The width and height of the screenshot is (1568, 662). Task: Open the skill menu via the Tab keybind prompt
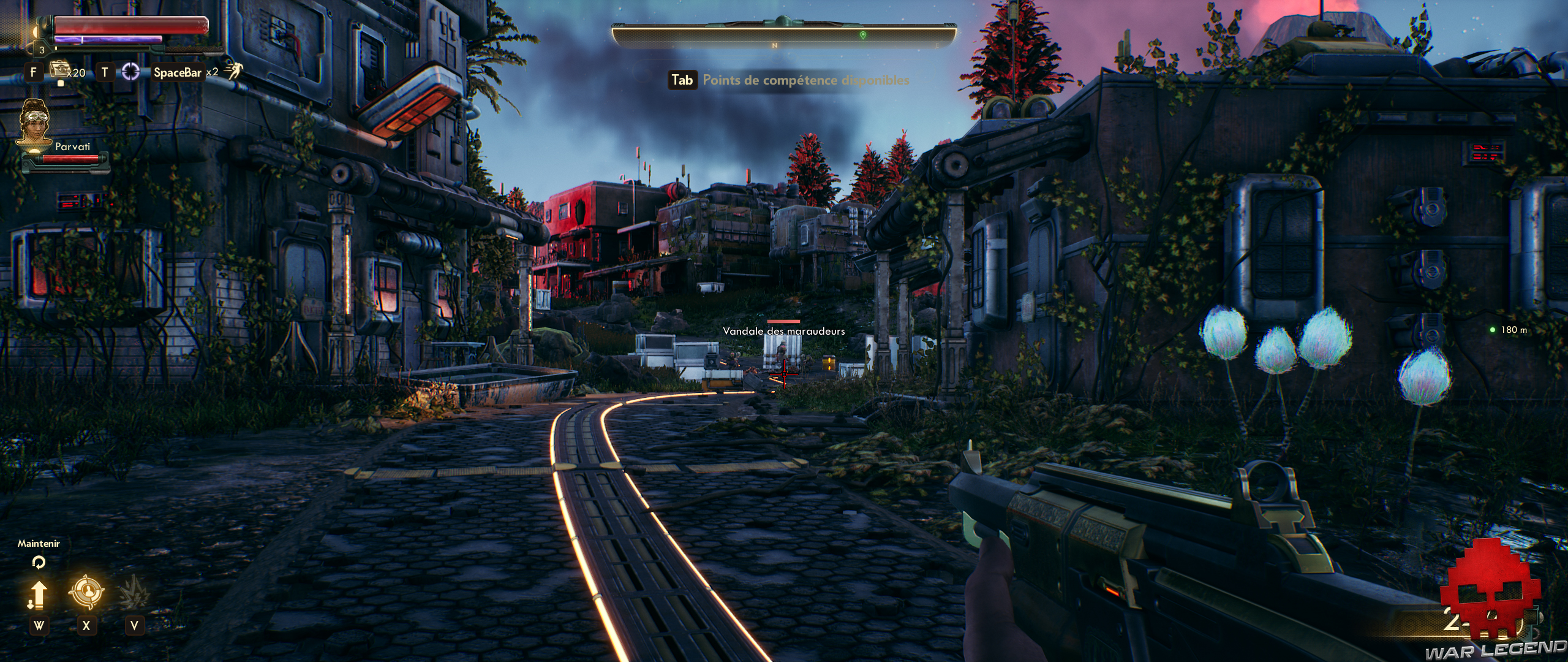tap(684, 79)
